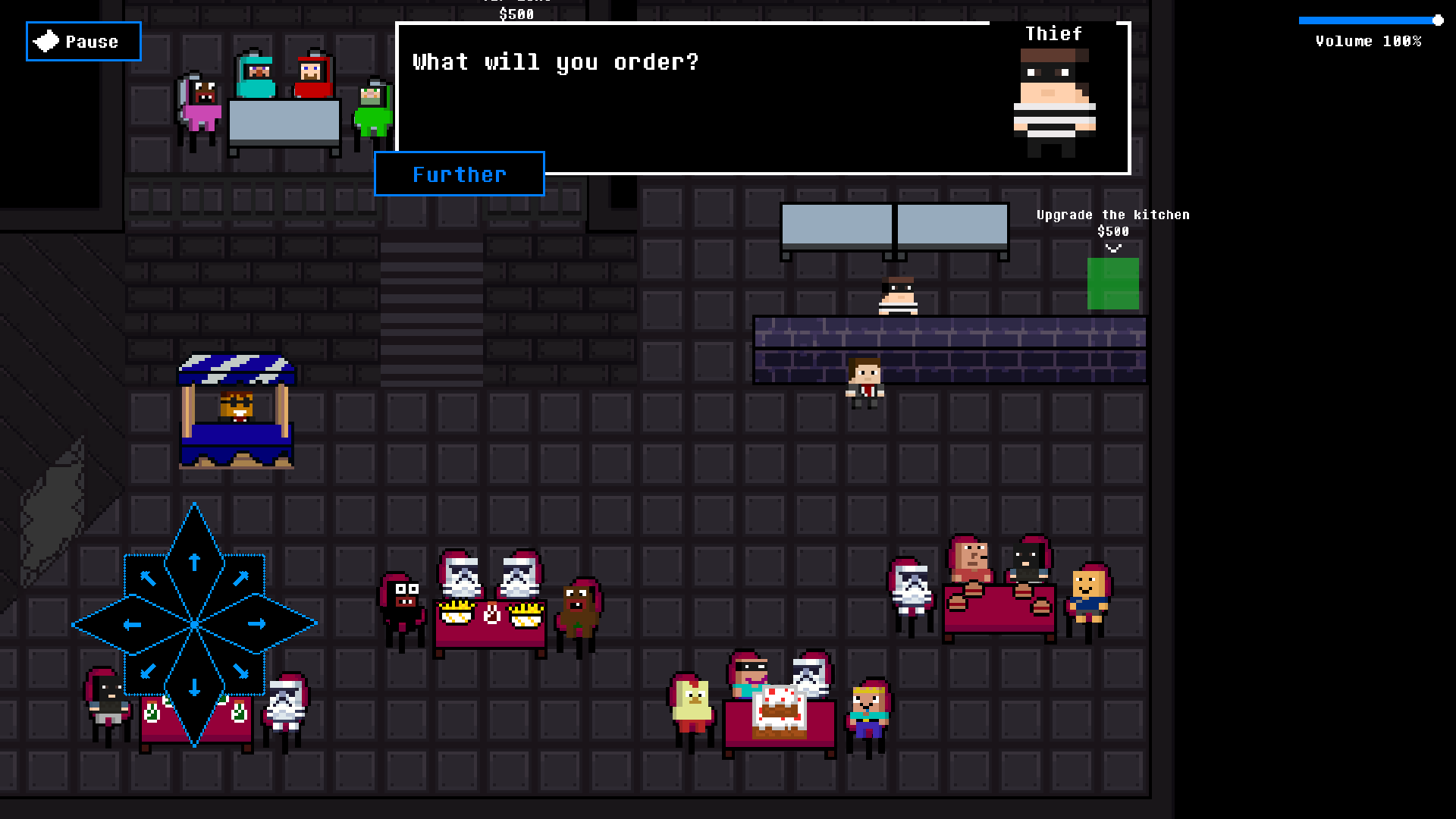Image resolution: width=1456 pixels, height=819 pixels.
Task: Open the dialog prompt asking what to order
Action: [x=555, y=62]
